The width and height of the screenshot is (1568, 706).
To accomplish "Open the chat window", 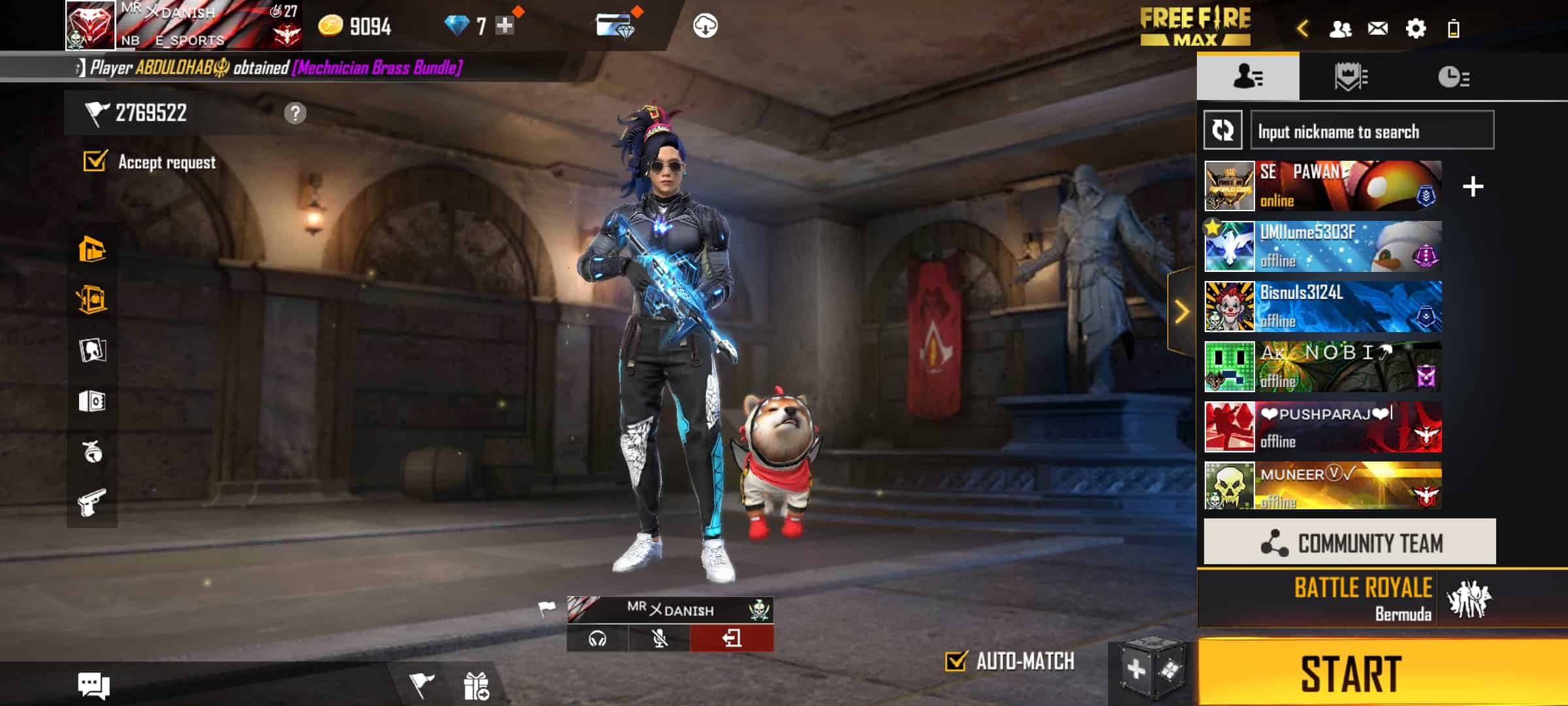I will (93, 686).
